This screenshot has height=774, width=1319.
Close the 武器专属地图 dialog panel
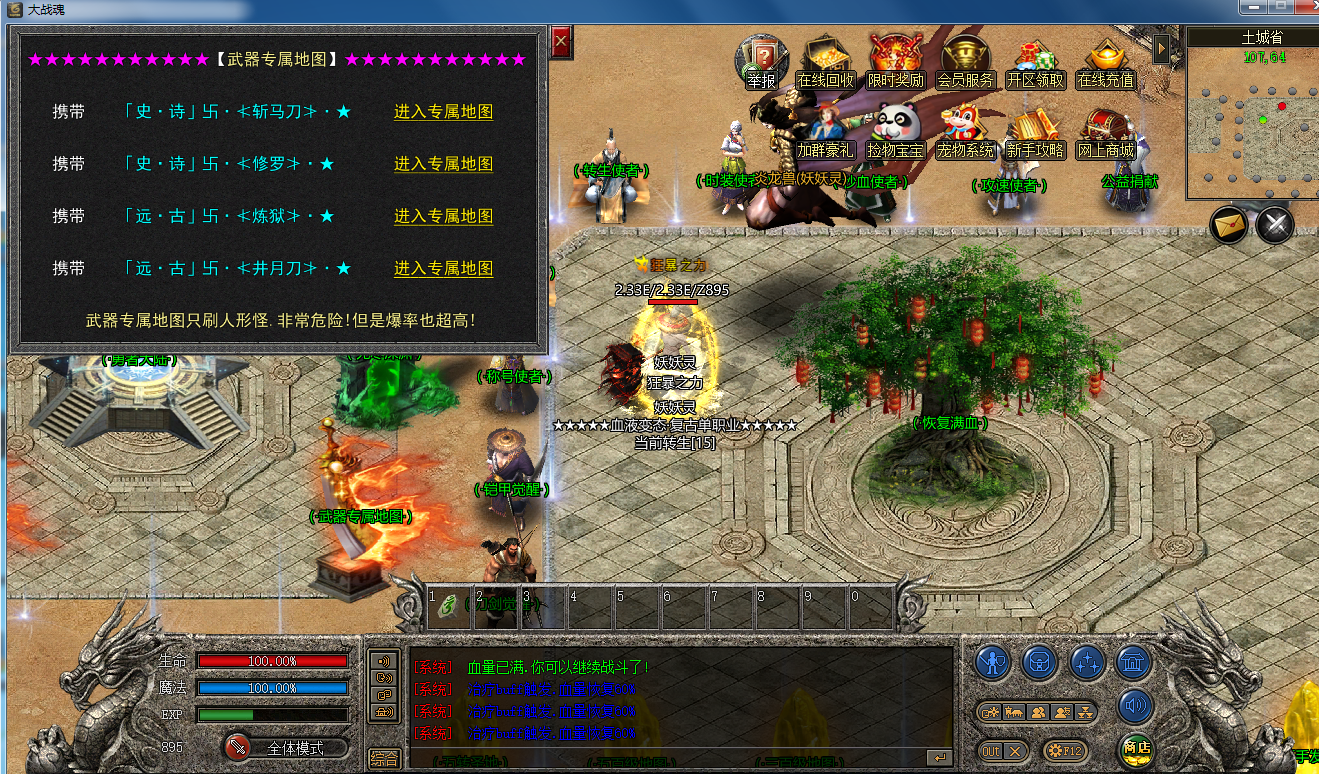click(560, 43)
